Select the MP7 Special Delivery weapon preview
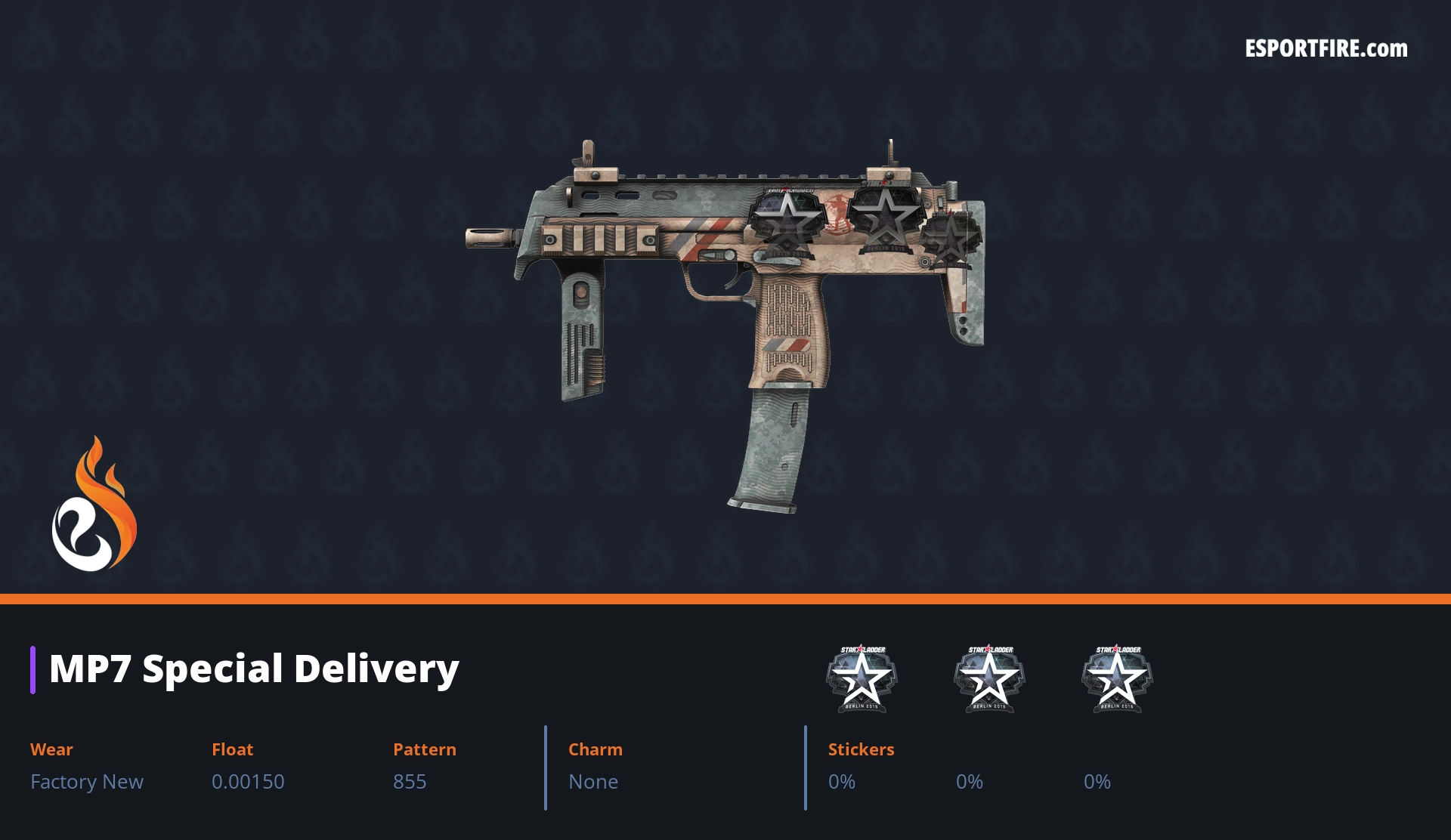Viewport: 1451px width, 840px height. point(725,302)
